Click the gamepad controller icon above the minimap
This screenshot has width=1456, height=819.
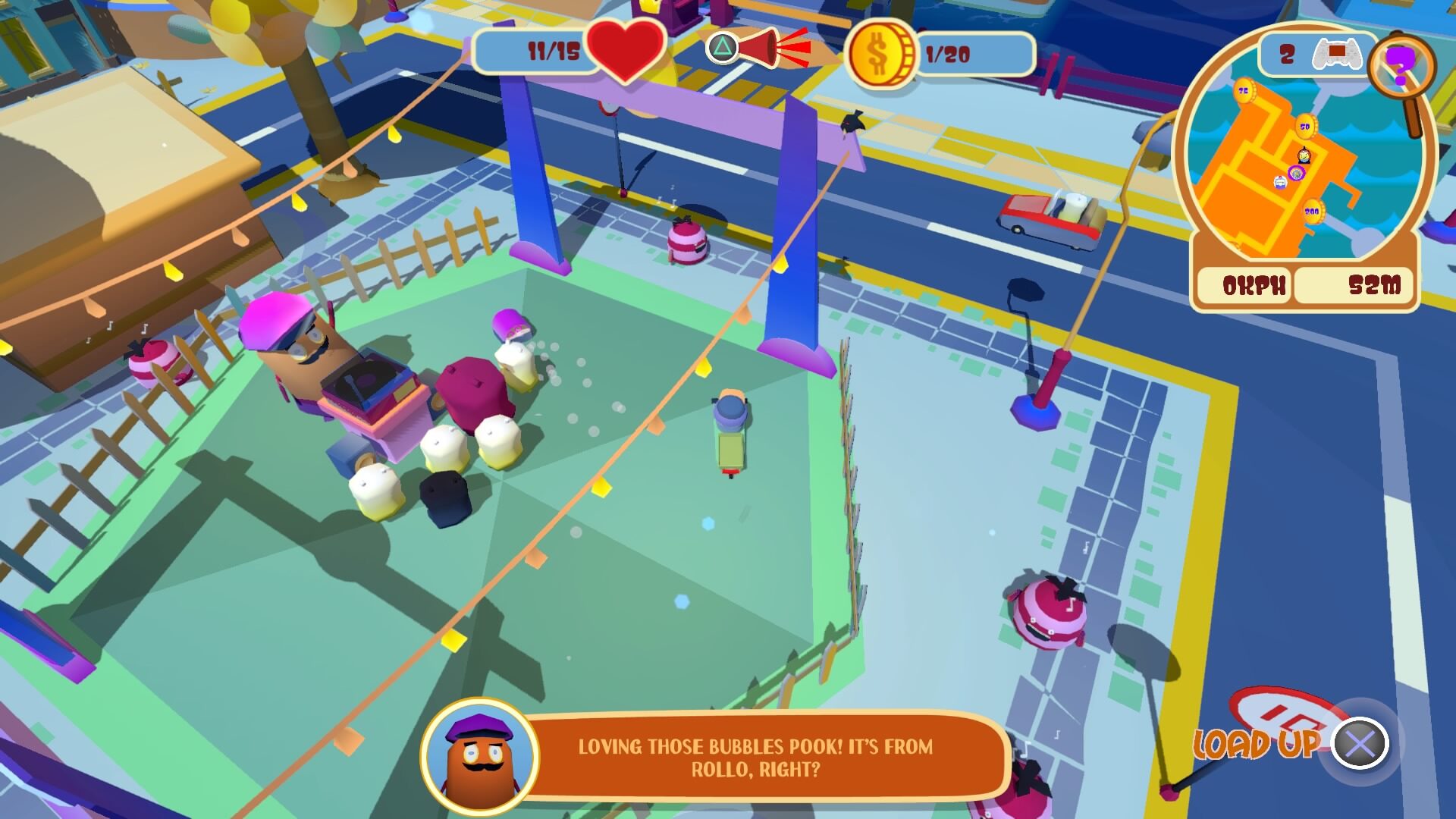pos(1337,52)
